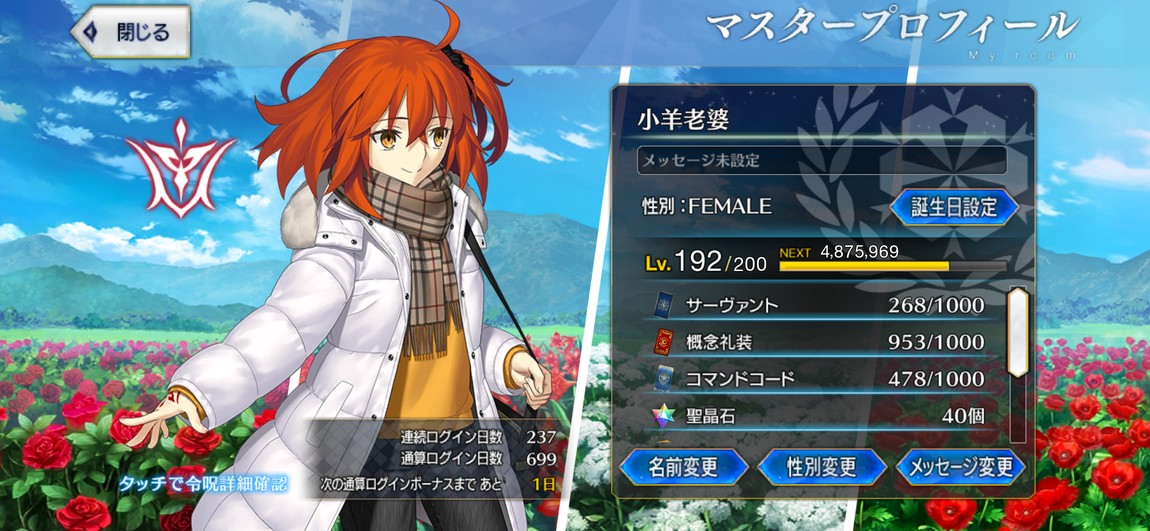Viewport: 1150px width, 531px height.
Task: Open the メッセージ変更 message change option
Action: pyautogui.click(x=959, y=466)
